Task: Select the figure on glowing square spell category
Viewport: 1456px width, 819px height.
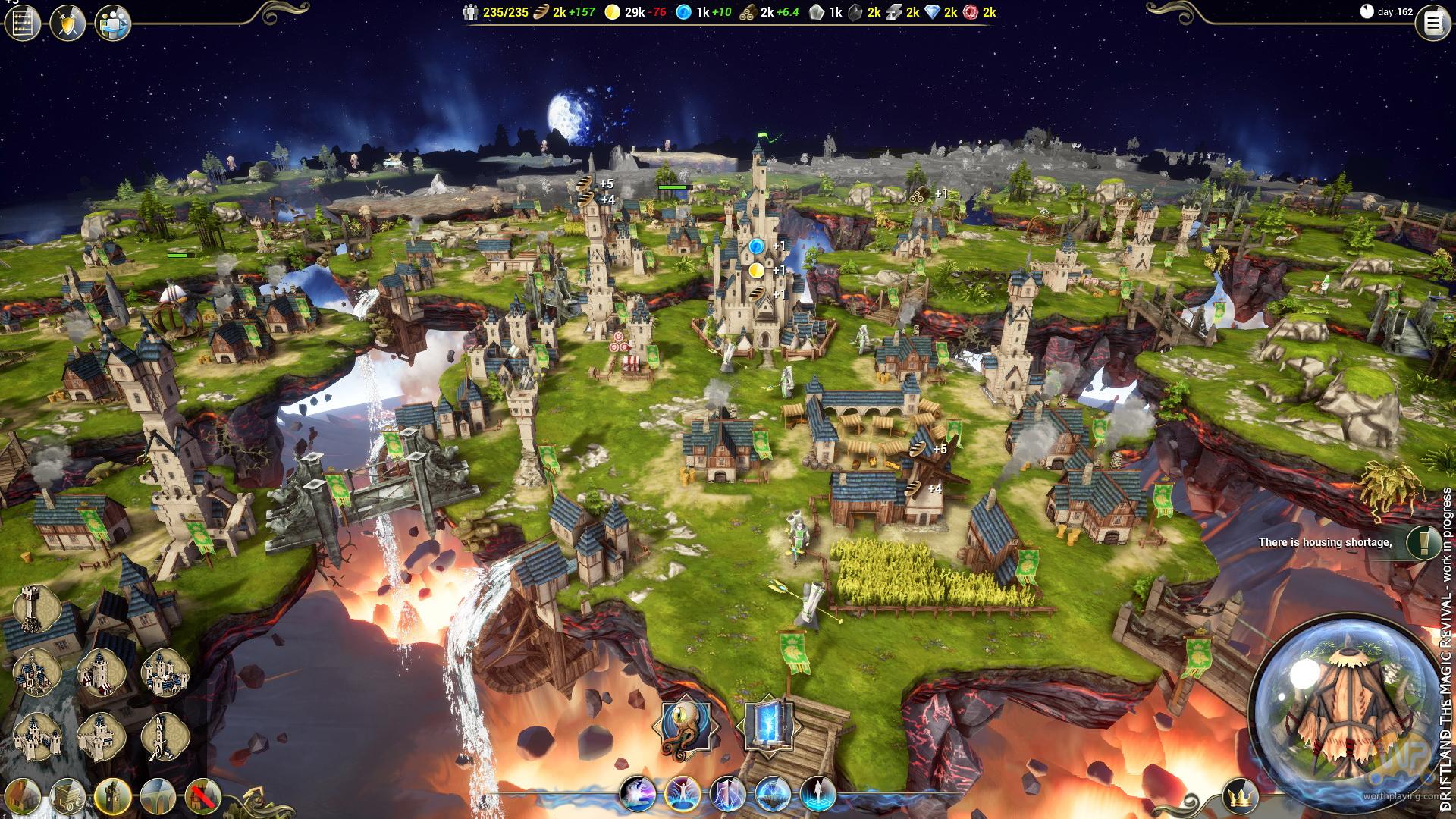Action: pyautogui.click(x=817, y=795)
